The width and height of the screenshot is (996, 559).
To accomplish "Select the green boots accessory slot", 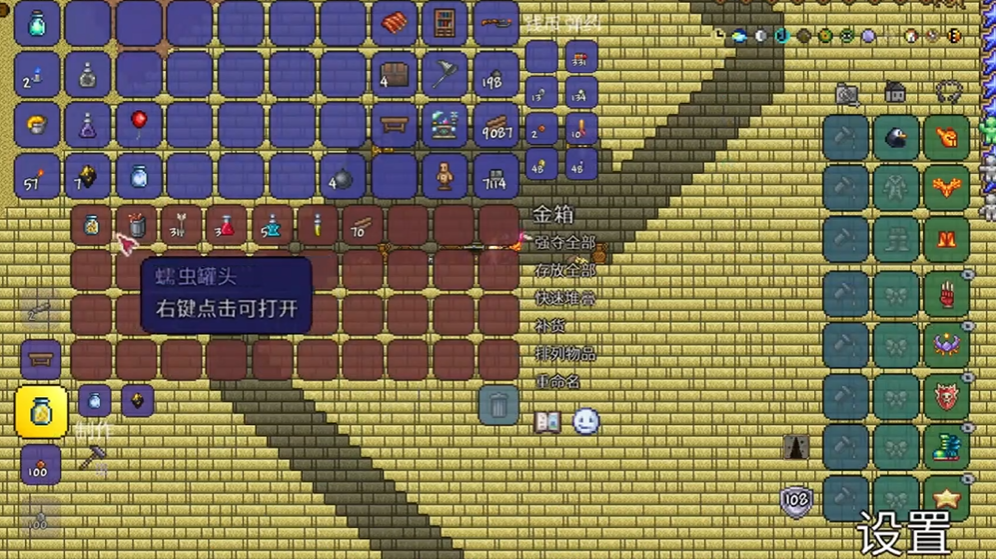I will pyautogui.click(x=946, y=447).
